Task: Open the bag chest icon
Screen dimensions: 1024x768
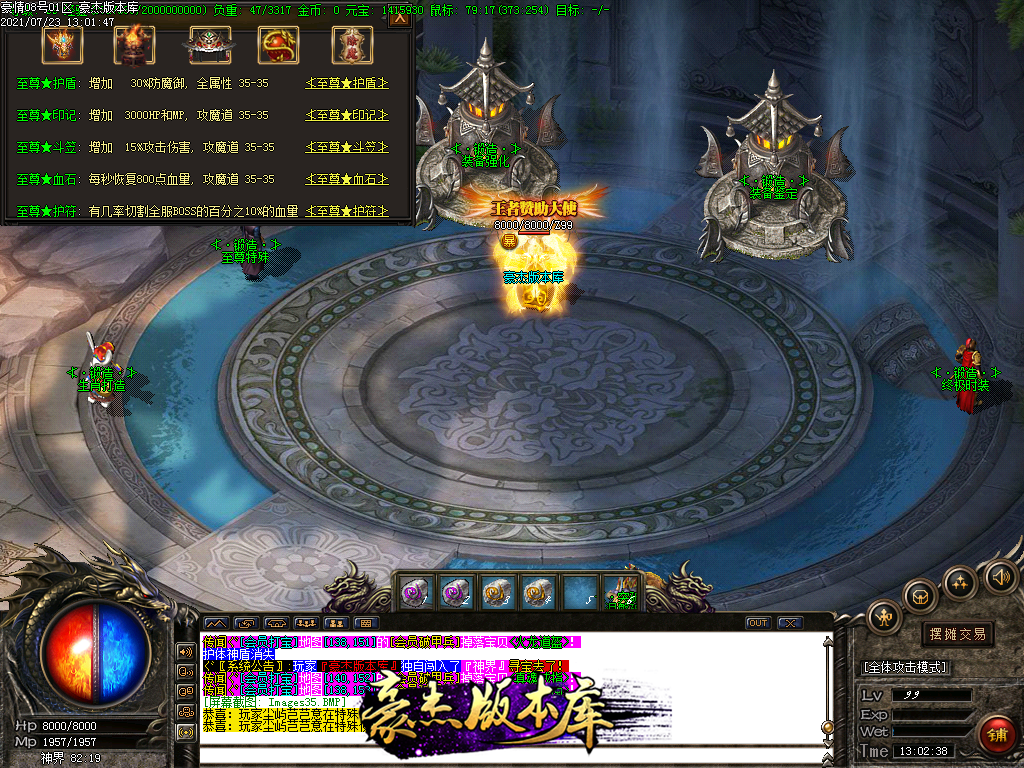Action: (920, 597)
